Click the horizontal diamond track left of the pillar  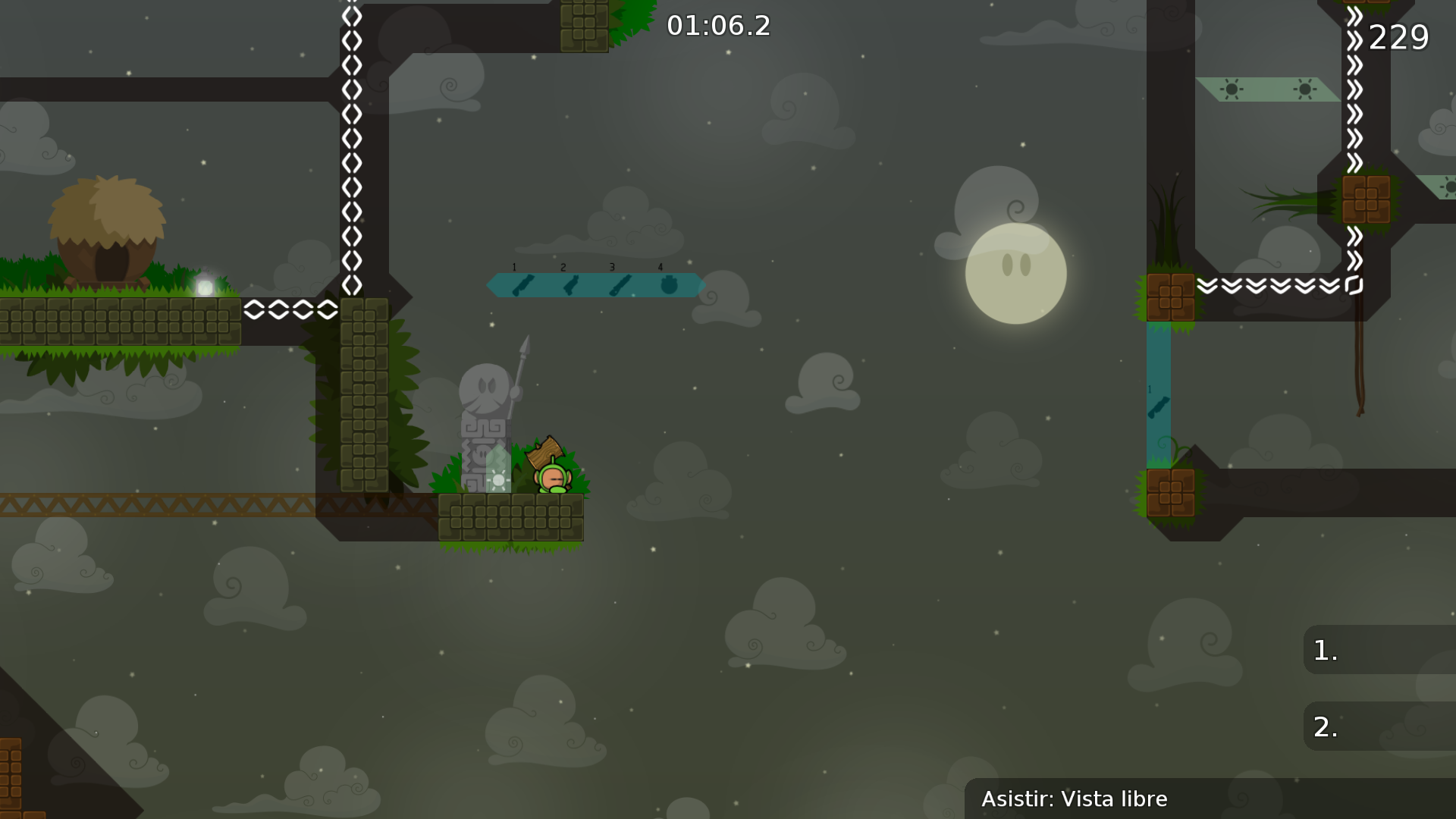click(x=292, y=309)
